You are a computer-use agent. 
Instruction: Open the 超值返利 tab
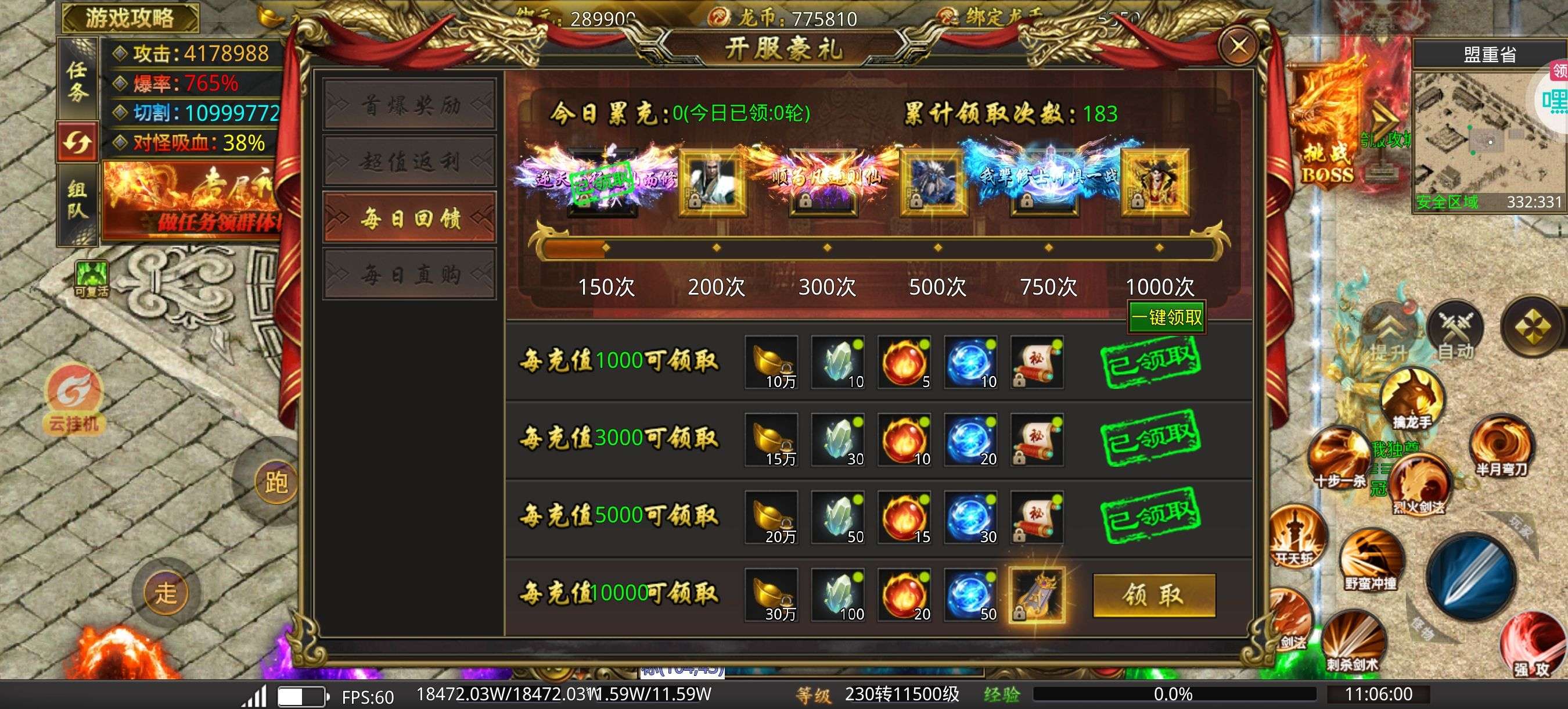point(409,162)
